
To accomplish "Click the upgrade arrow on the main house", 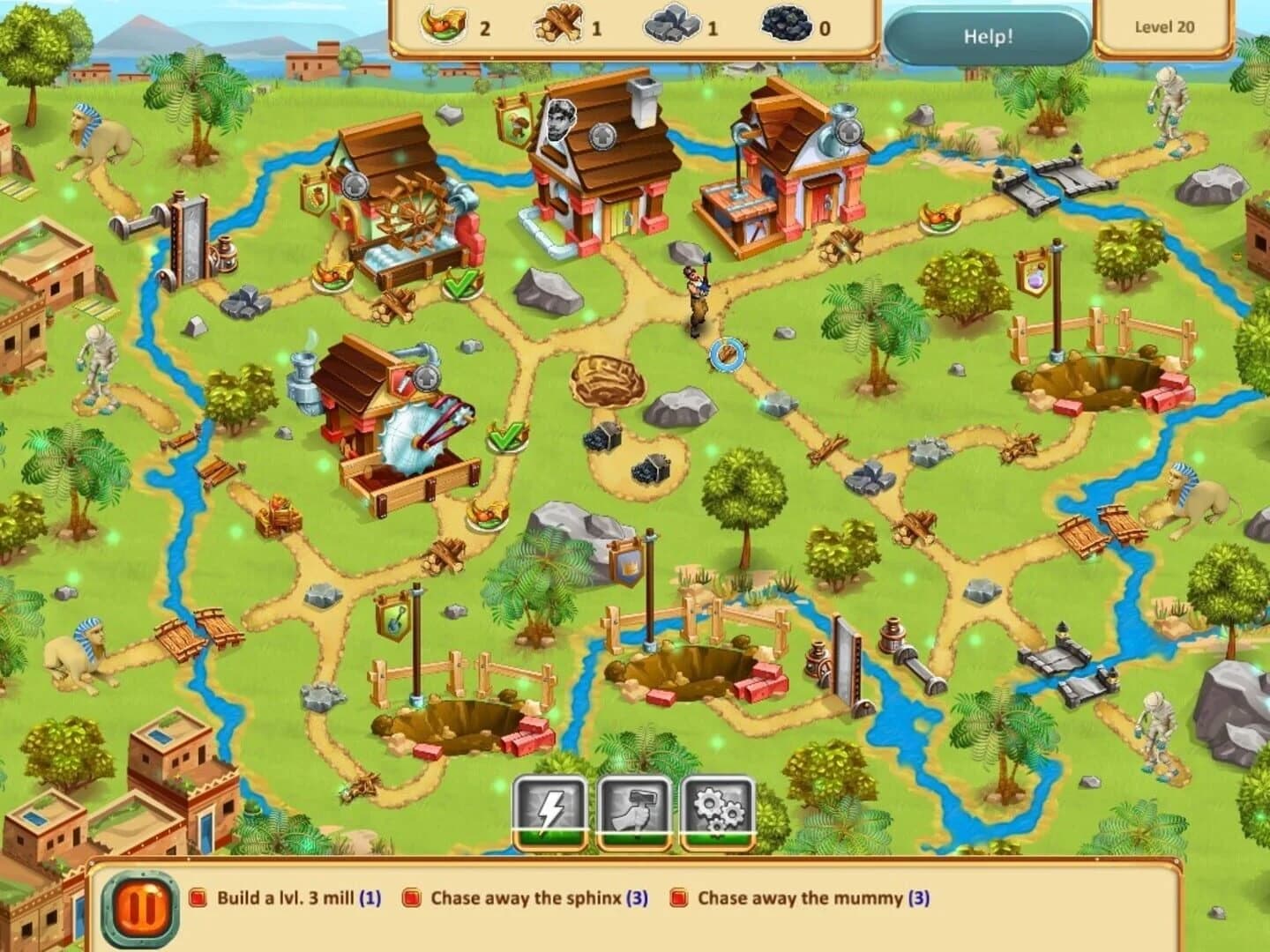I will pyautogui.click(x=601, y=137).
